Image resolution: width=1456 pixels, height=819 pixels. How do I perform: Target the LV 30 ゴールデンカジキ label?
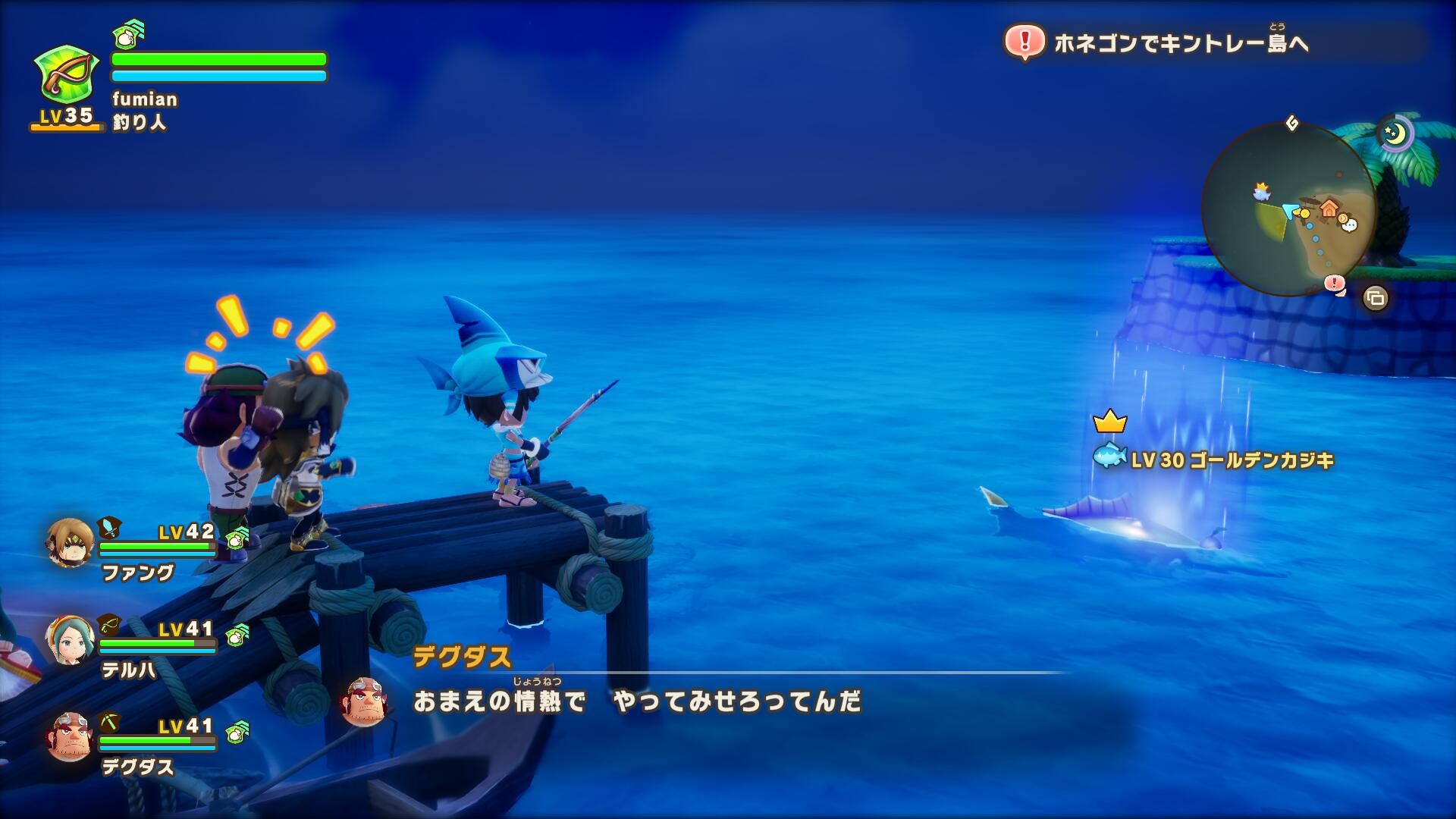click(1232, 460)
